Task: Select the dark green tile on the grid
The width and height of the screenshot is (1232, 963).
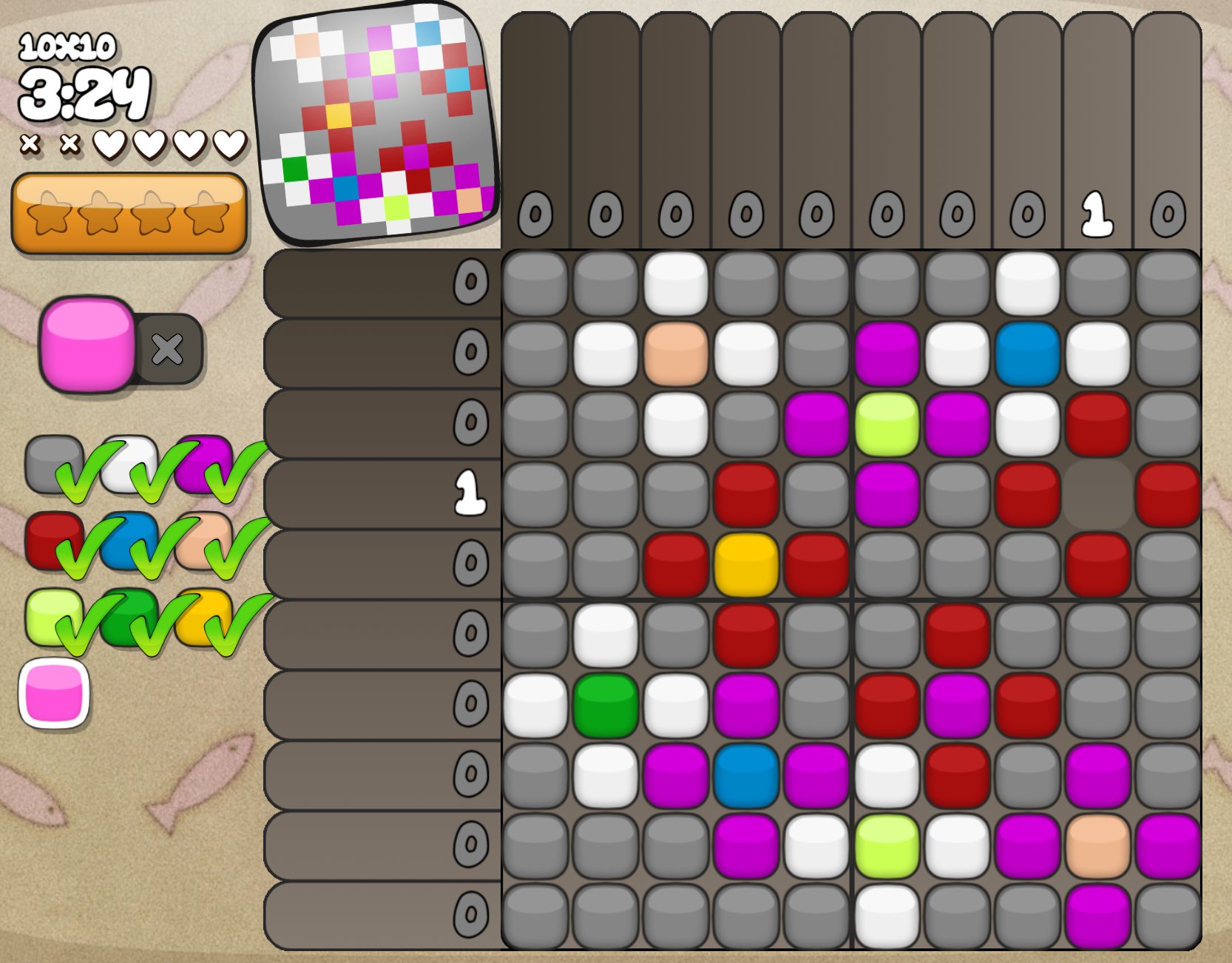Action: click(x=606, y=705)
